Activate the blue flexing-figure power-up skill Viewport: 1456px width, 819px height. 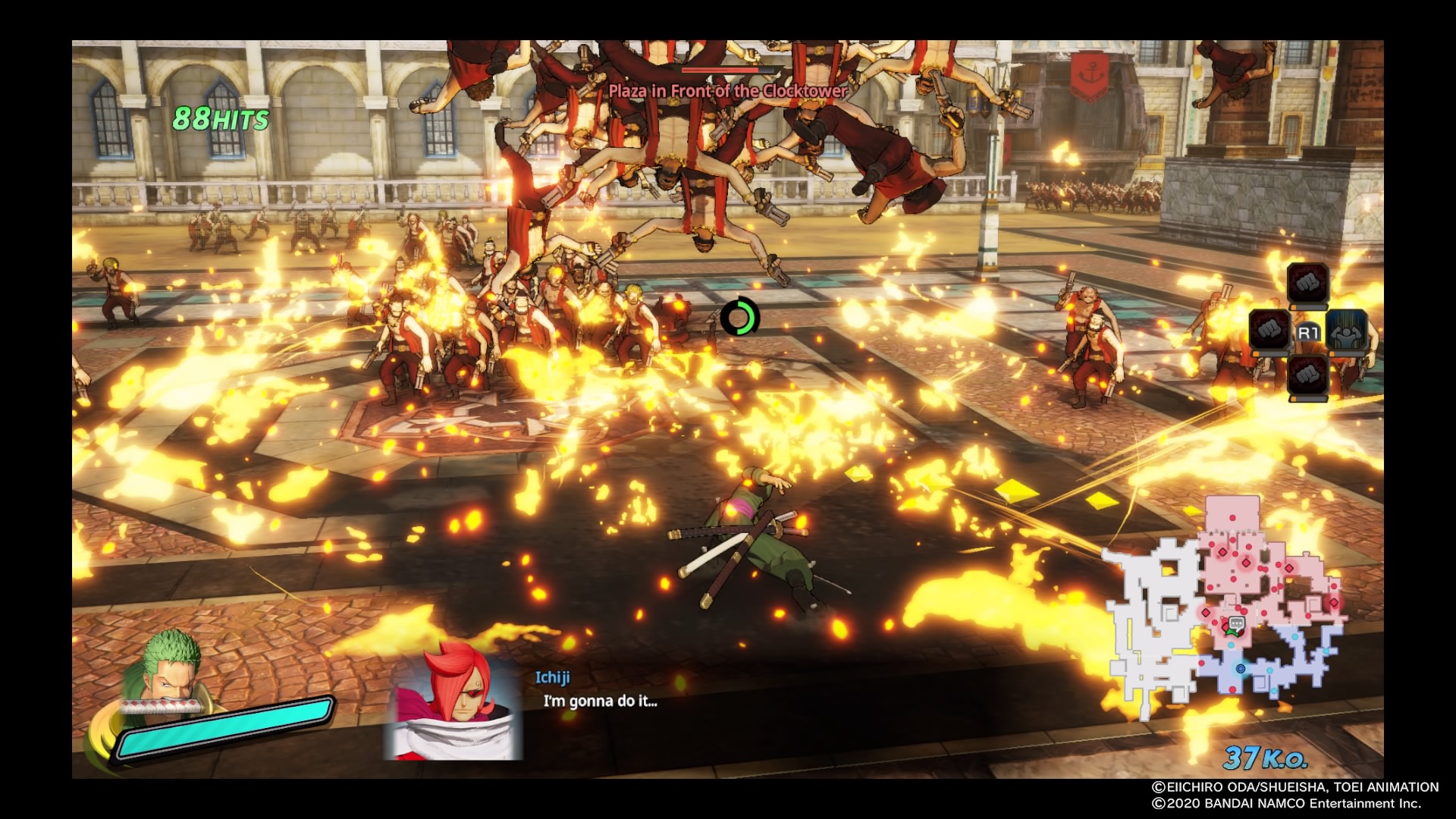(x=1348, y=331)
